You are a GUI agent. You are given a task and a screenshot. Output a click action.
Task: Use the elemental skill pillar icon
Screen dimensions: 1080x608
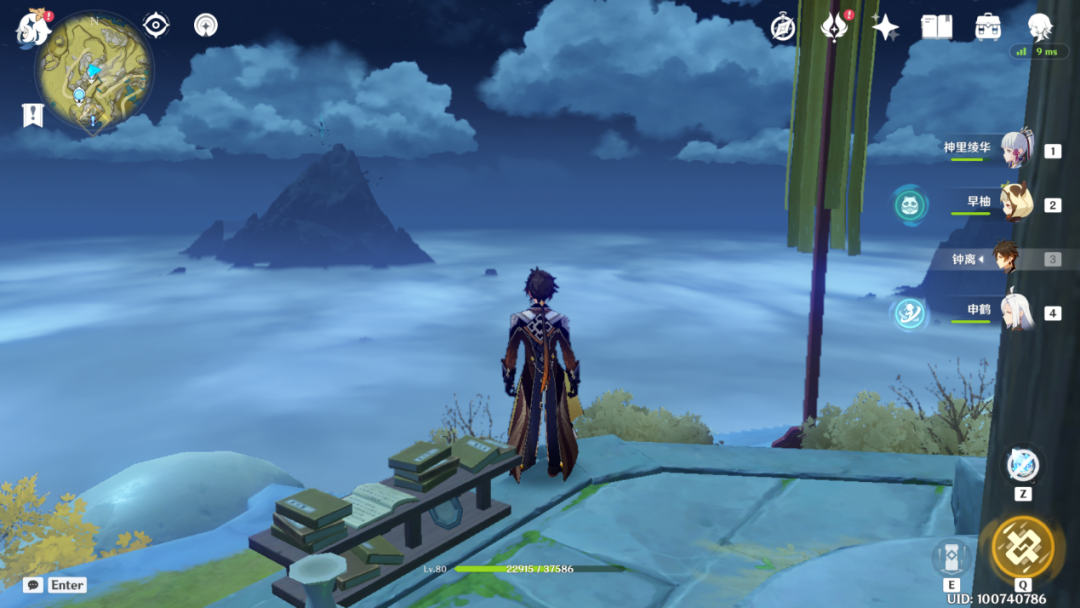(x=950, y=558)
